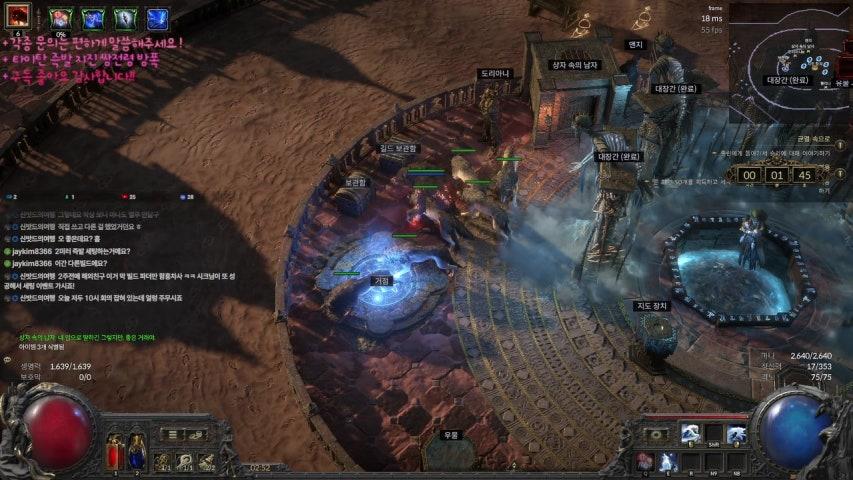The image size is (853, 480).
Task: Inspect the green-framed feather buff icon
Action: 125,19
